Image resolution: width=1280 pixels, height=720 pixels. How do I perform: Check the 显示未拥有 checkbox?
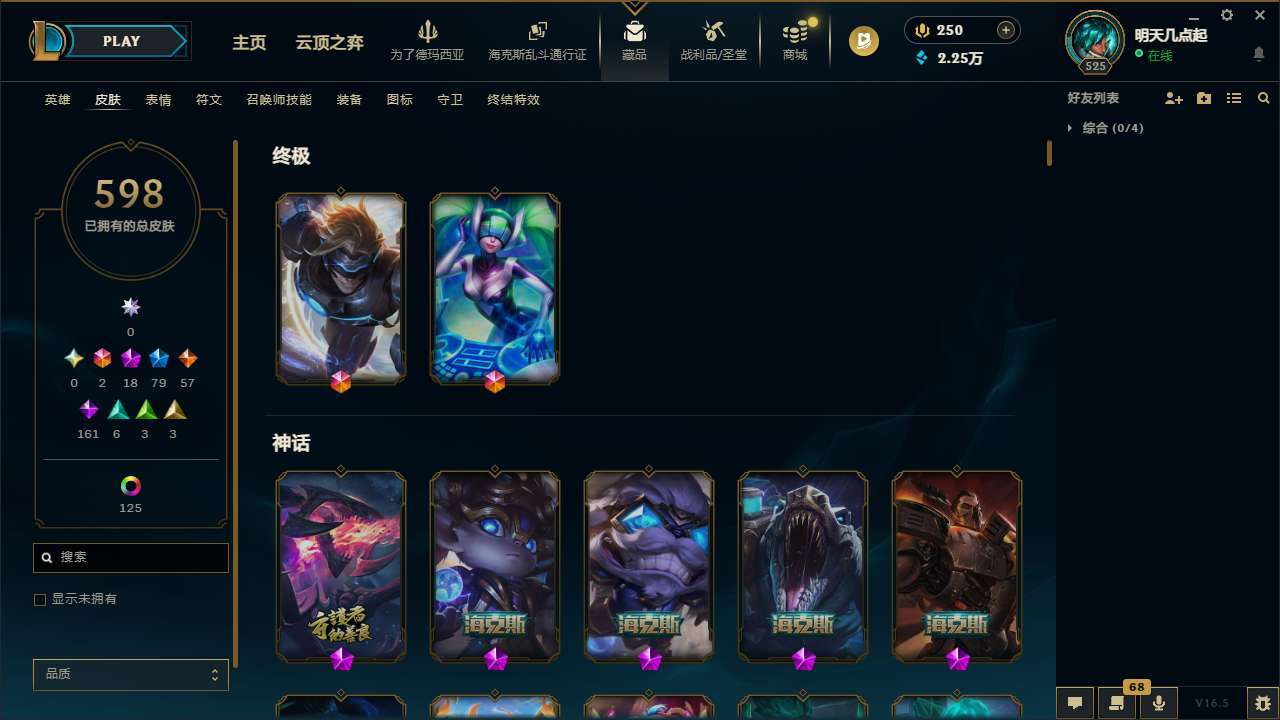click(x=40, y=599)
